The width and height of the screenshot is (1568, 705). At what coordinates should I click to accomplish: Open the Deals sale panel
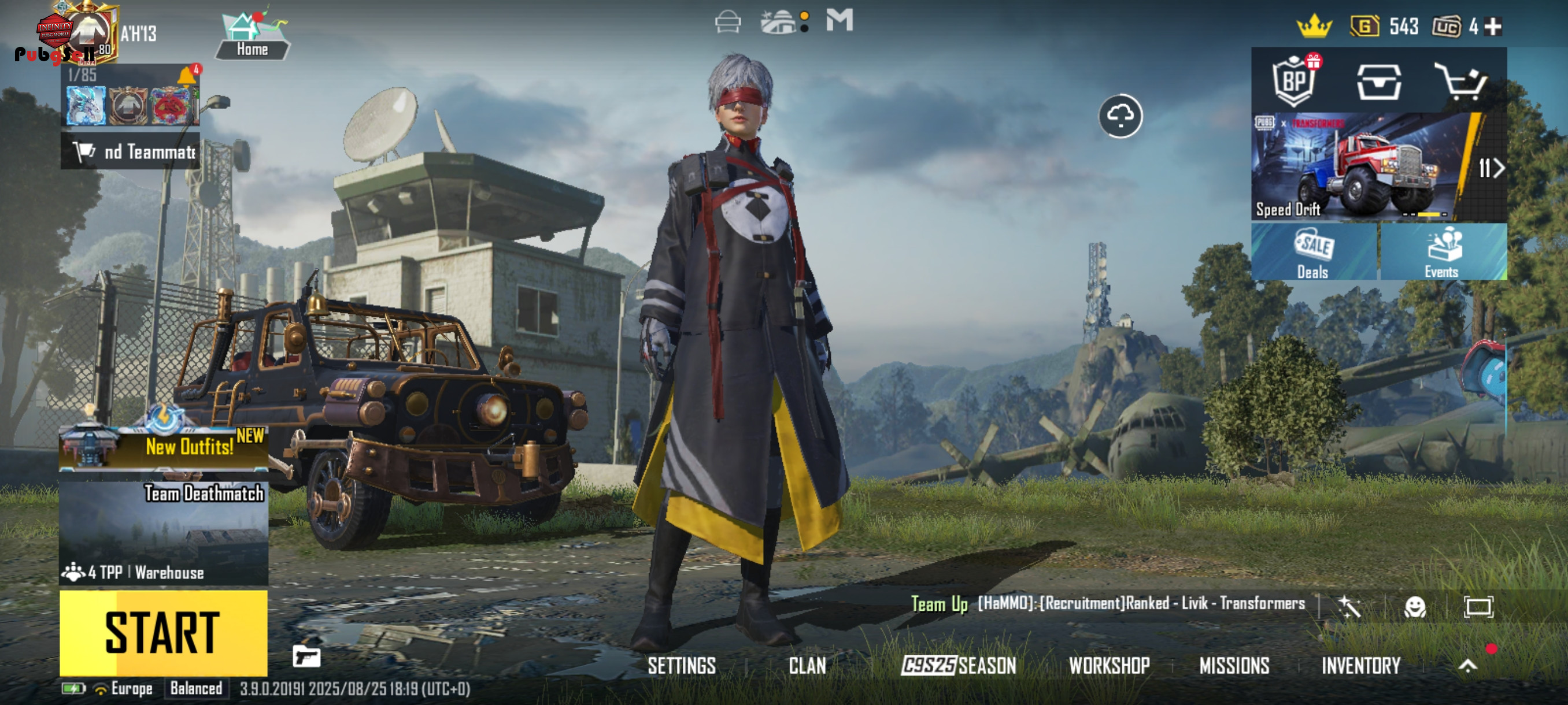tap(1314, 252)
